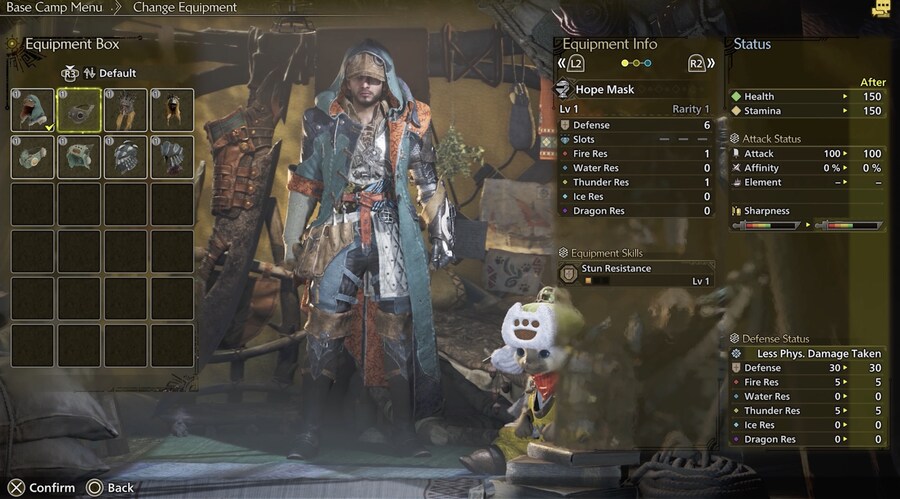900x499 pixels.
Task: Select the teal goggles headgear slot
Action: pos(33,157)
